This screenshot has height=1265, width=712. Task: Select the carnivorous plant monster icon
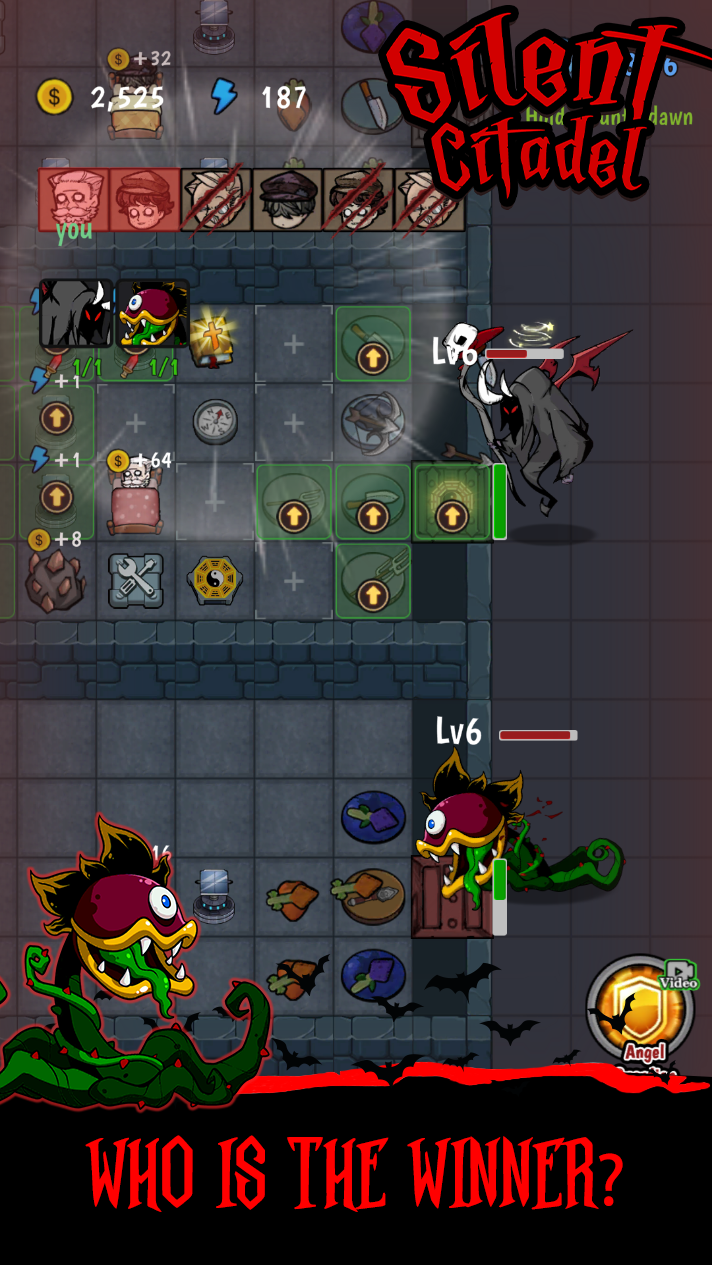[152, 313]
